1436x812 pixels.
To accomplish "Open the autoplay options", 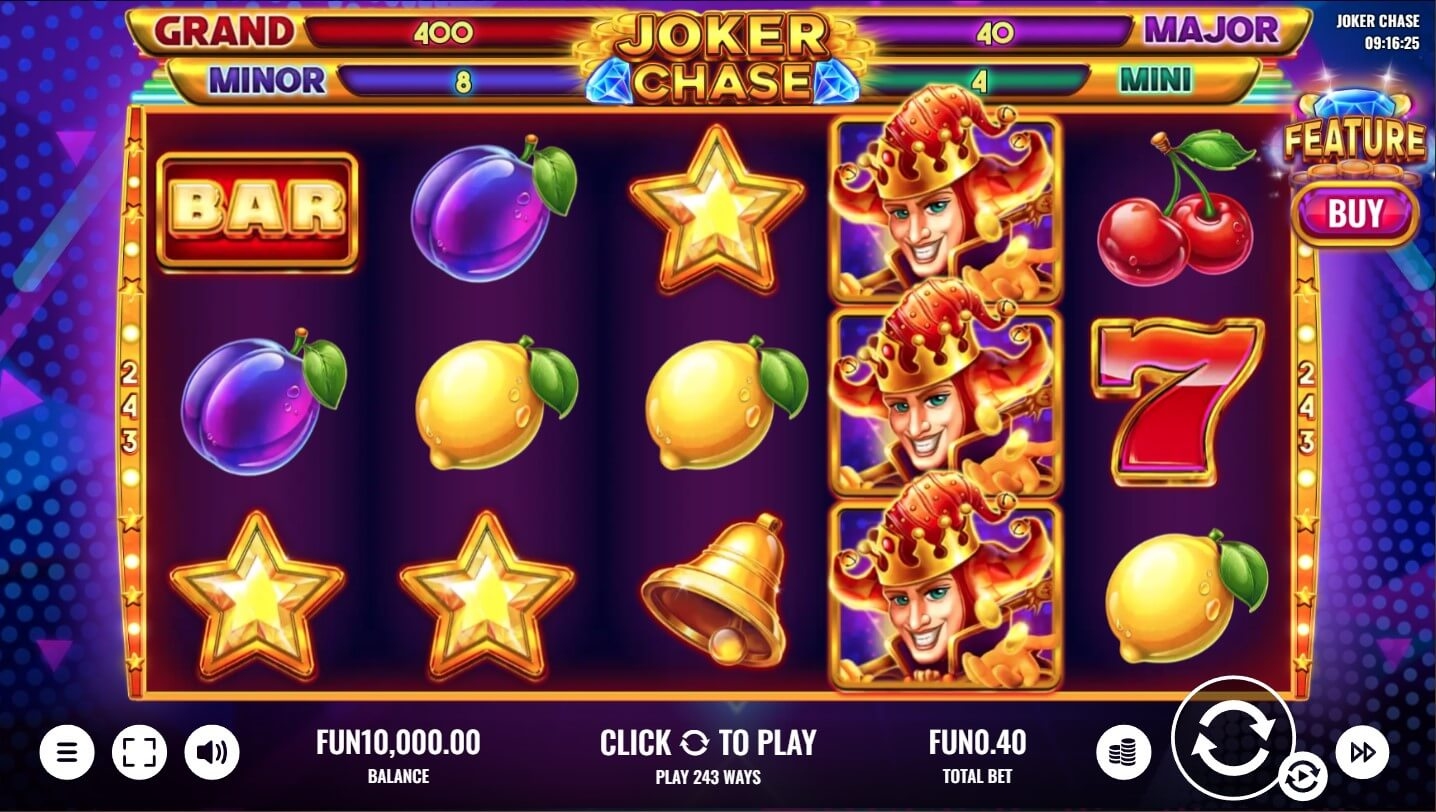I will tap(1303, 777).
